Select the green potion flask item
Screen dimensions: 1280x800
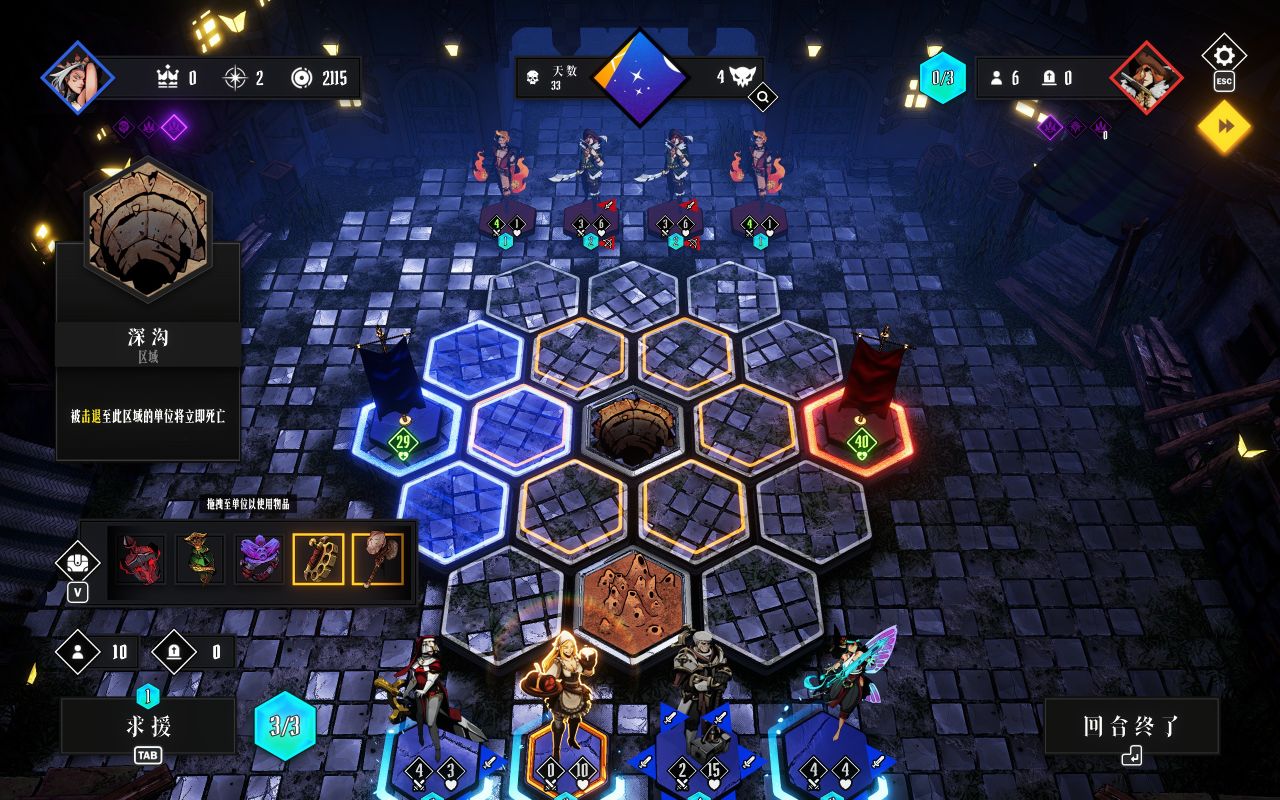point(199,559)
